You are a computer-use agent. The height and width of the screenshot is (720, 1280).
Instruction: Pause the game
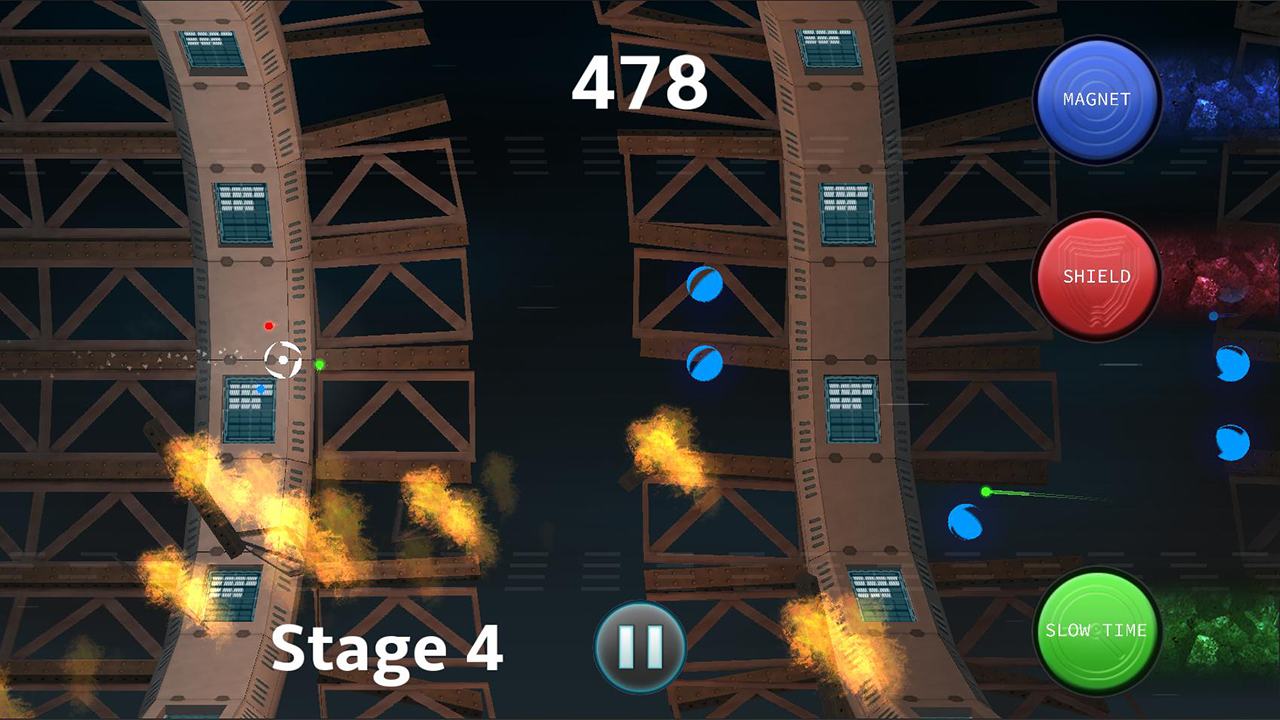(x=640, y=646)
